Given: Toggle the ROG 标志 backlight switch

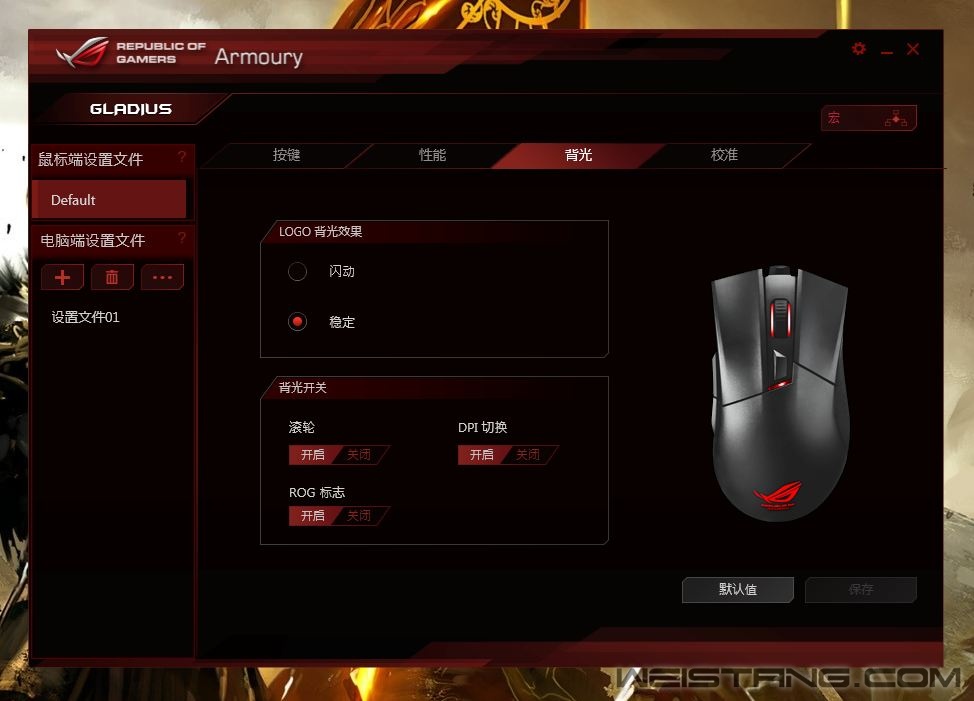Looking at the screenshot, I should click(x=338, y=516).
